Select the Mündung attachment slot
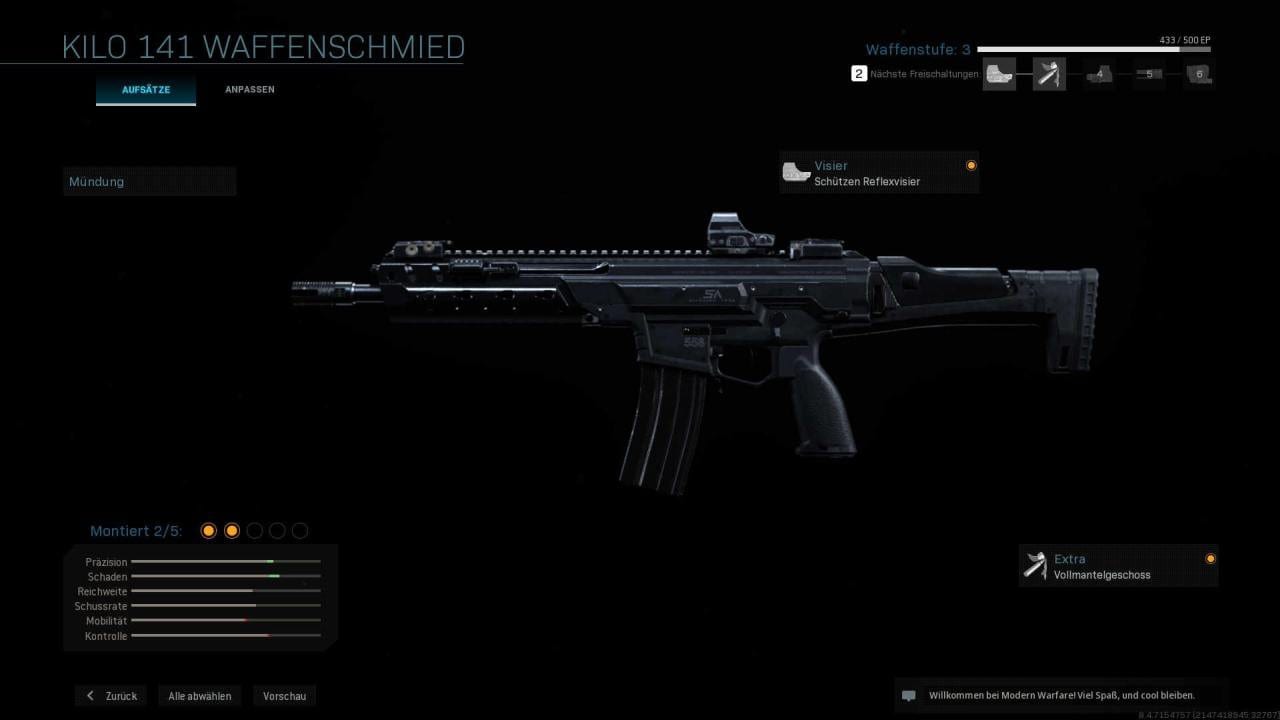This screenshot has height=720, width=1280. click(150, 182)
